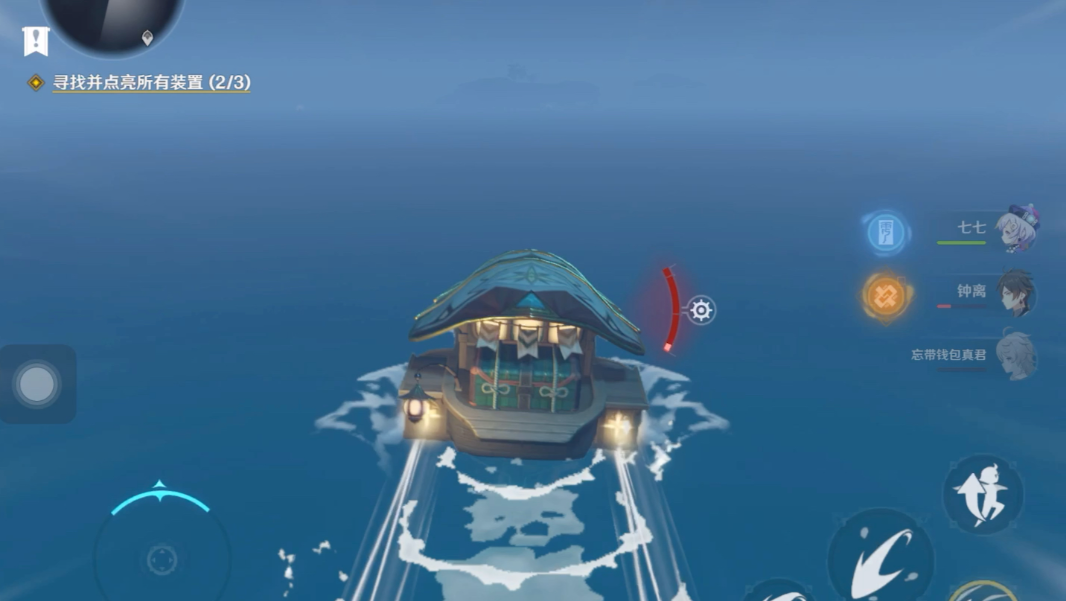Activate the boat's wave dash button
Viewport: 1066px width, 601px height.
click(881, 559)
